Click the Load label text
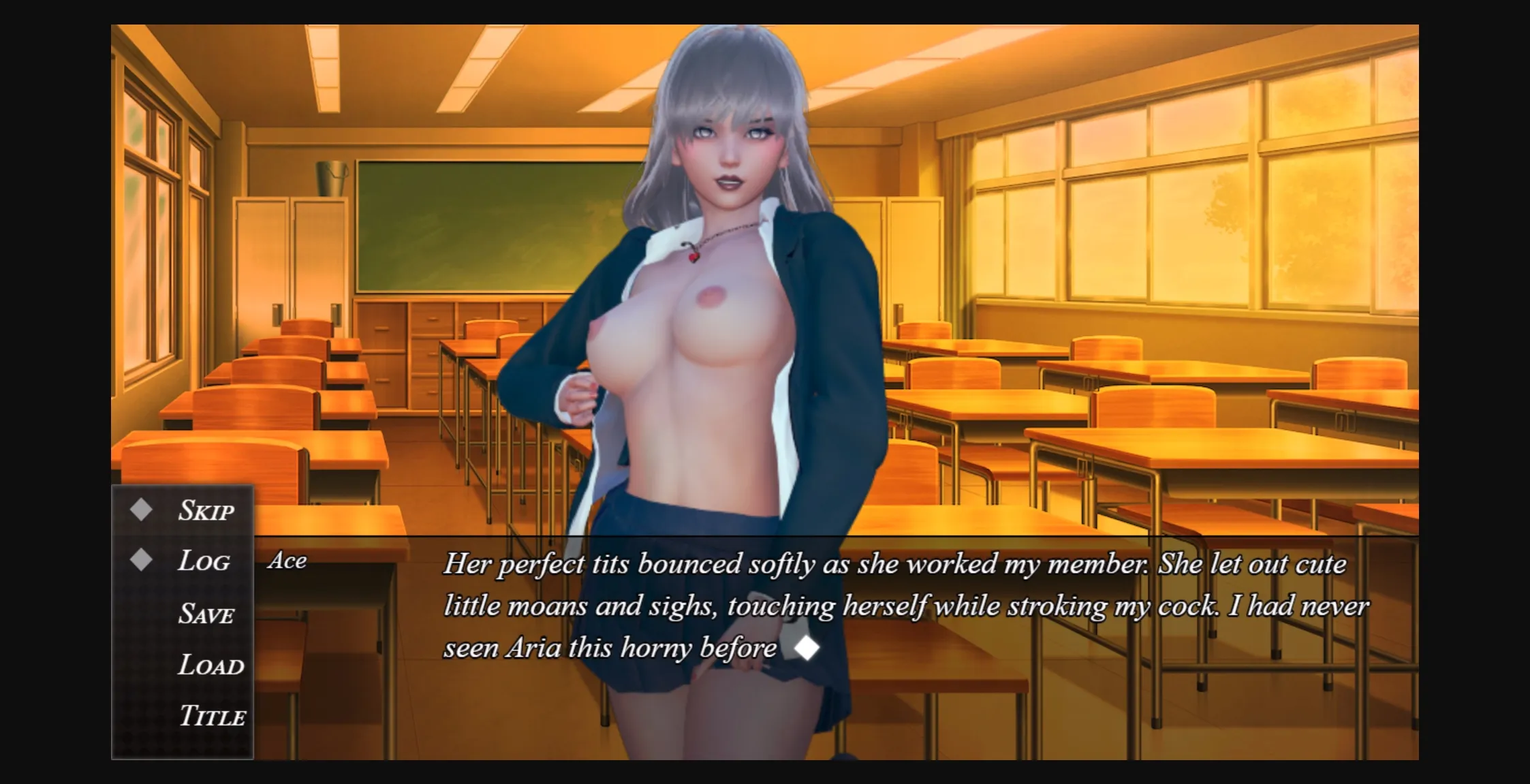The width and height of the screenshot is (1530, 784). [210, 665]
